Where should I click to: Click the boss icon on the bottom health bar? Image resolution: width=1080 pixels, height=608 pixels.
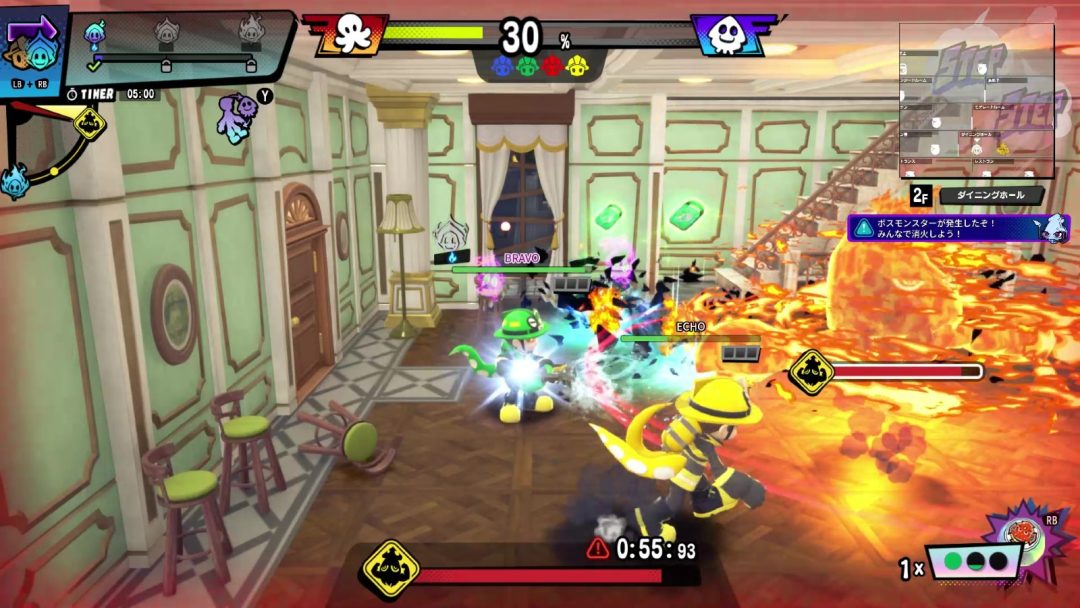point(388,566)
